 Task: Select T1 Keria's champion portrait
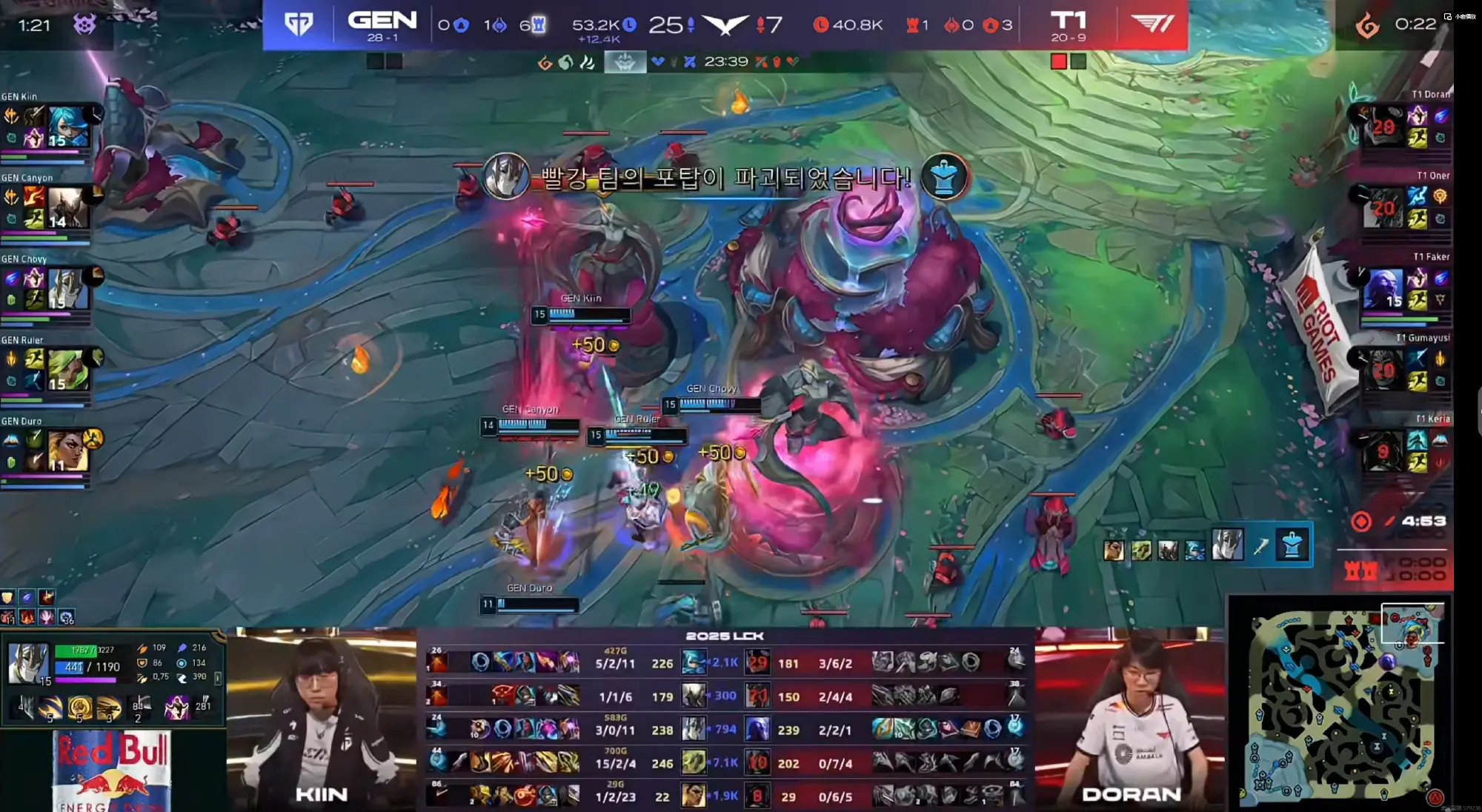[x=1383, y=450]
